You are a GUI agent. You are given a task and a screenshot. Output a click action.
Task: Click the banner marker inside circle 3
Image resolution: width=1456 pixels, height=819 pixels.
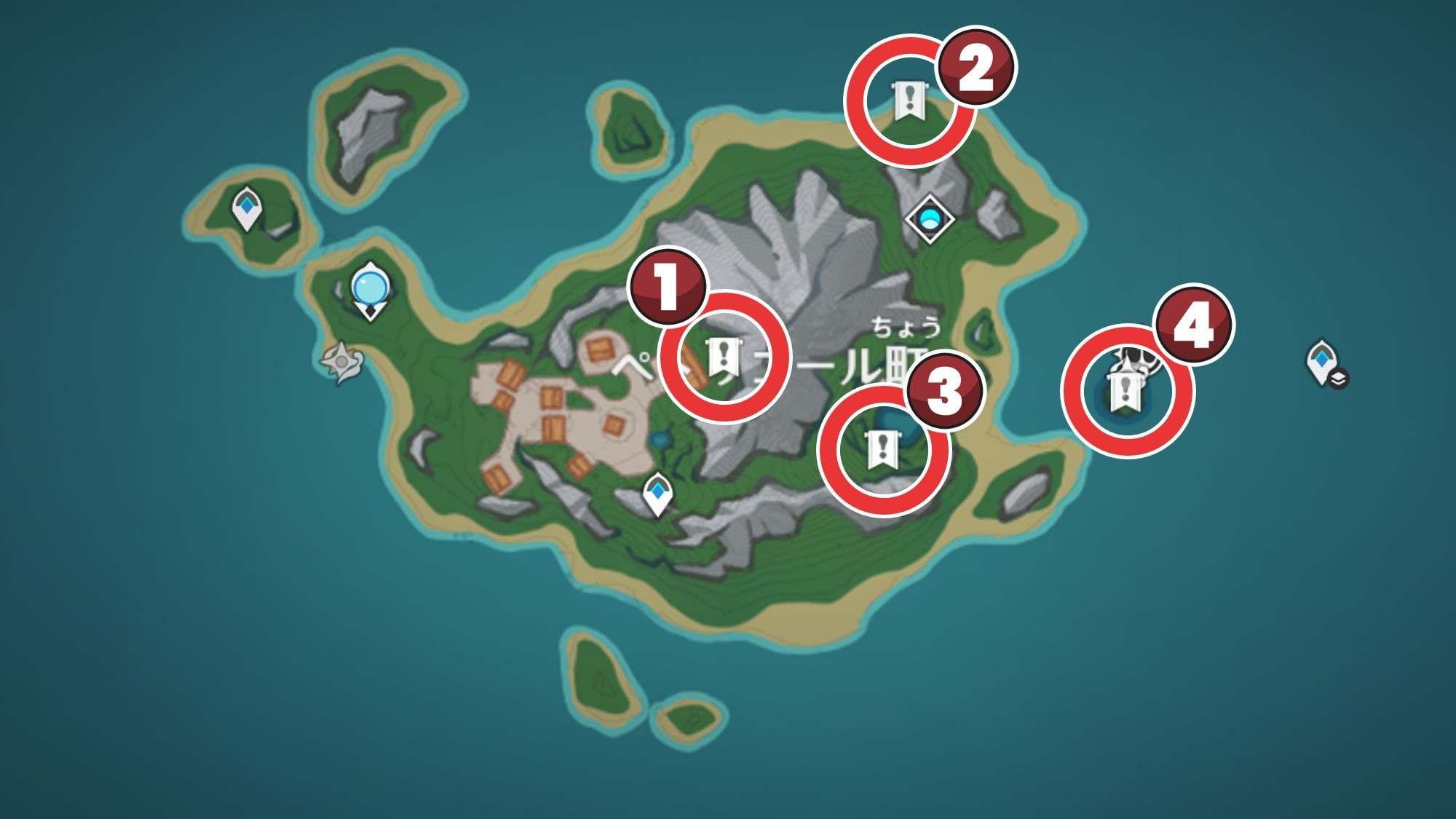(x=883, y=449)
